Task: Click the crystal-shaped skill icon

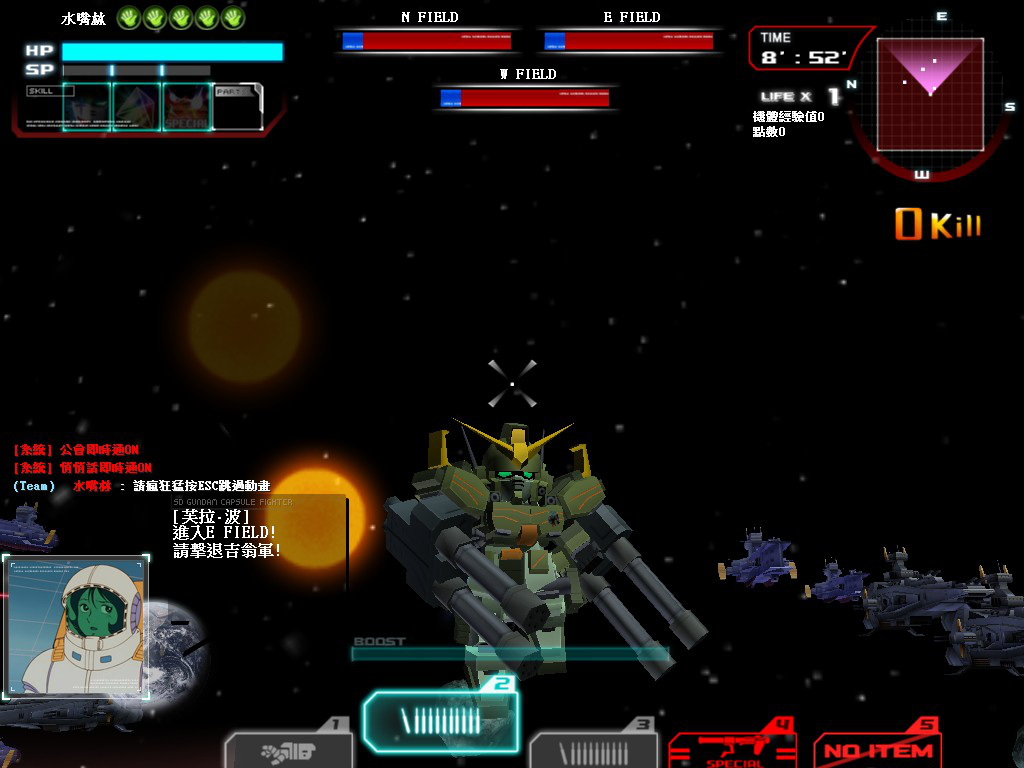Action: pyautogui.click(x=137, y=107)
